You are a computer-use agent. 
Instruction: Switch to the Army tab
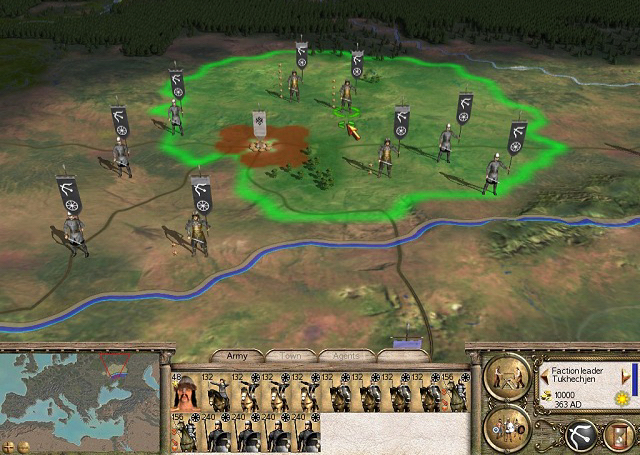[x=237, y=355]
